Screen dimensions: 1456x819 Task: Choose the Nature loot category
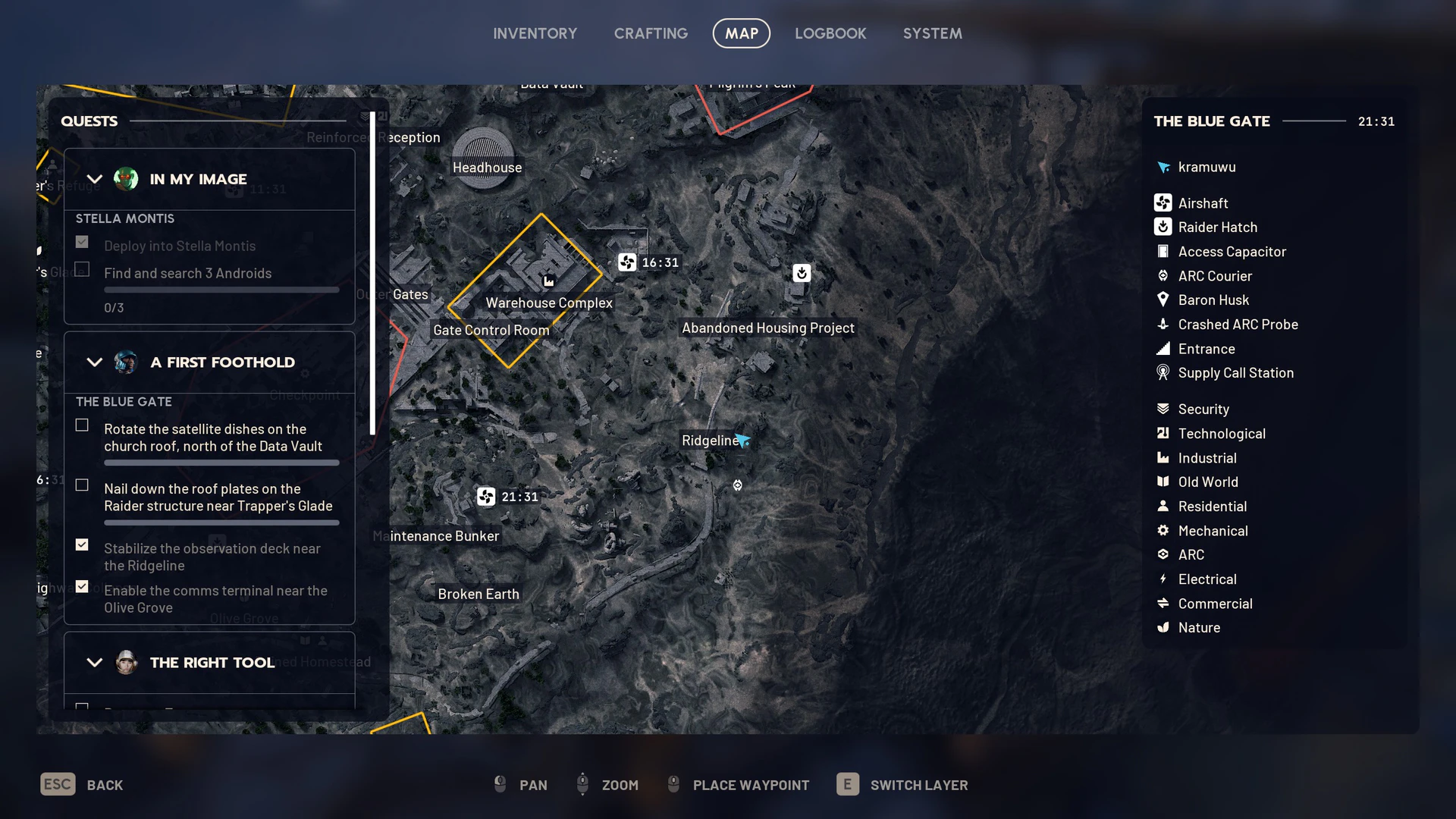[1199, 628]
